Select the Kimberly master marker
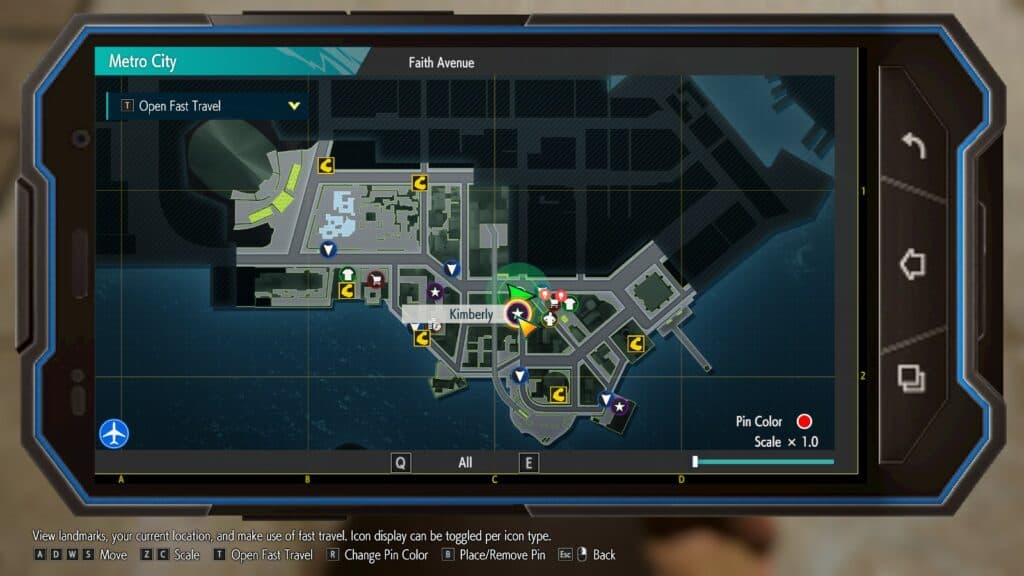Screen dimensions: 1024x576 point(517,314)
